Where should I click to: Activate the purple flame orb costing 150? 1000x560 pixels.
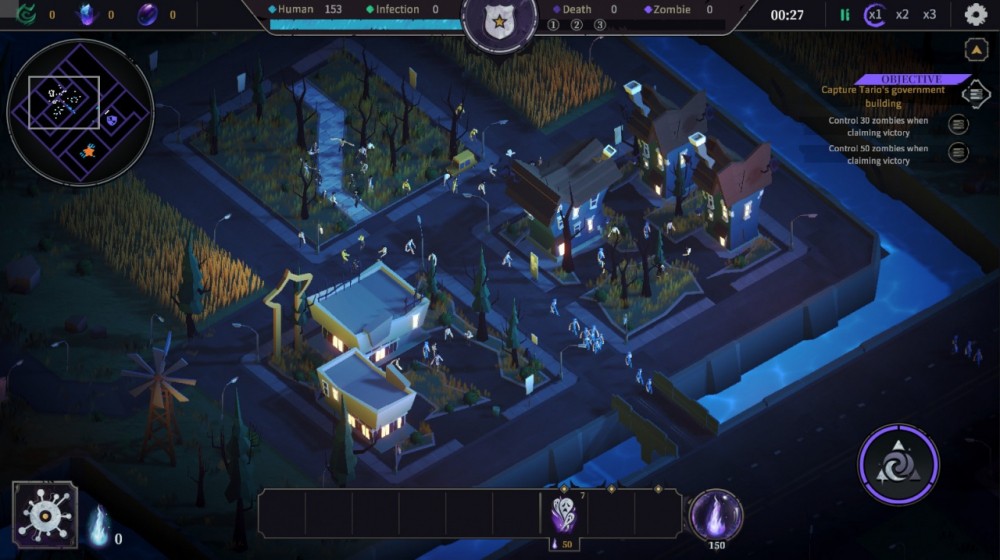716,515
